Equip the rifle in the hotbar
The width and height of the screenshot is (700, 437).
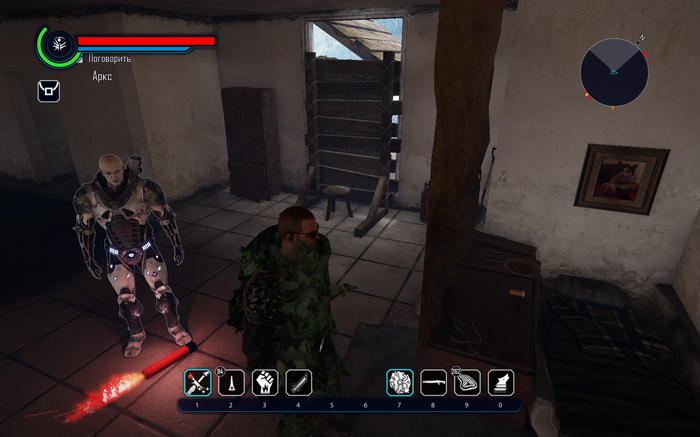pos(433,382)
